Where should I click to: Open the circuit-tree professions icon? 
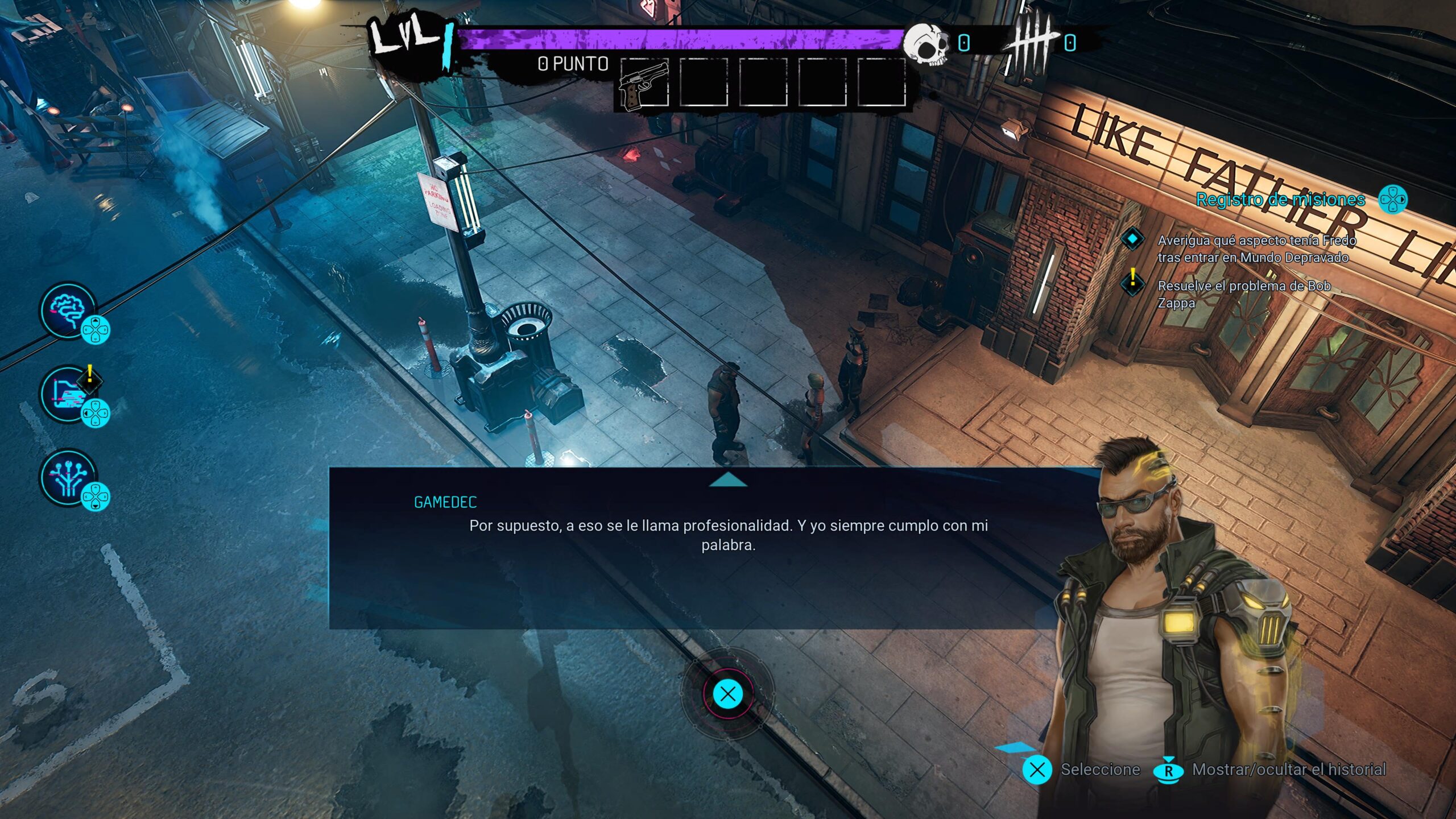click(68, 478)
